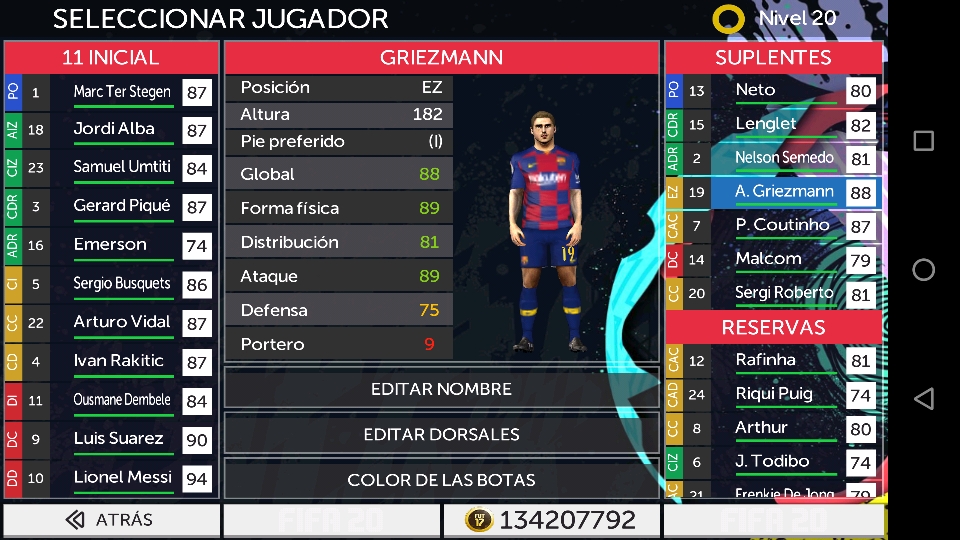Image resolution: width=960 pixels, height=540 pixels.
Task: Select substitute goalkeeper Neto
Action: pyautogui.click(x=756, y=91)
